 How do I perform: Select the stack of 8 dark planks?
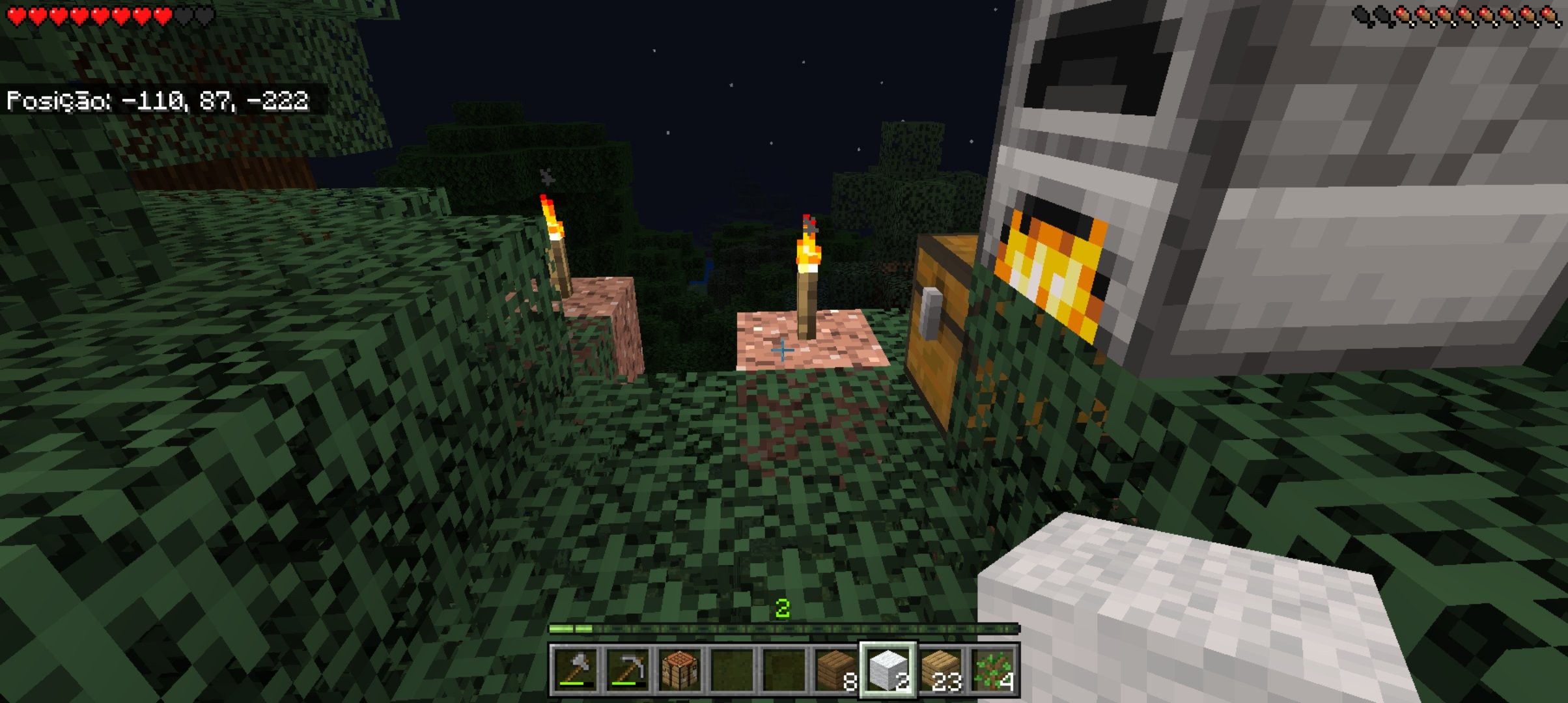(x=837, y=670)
